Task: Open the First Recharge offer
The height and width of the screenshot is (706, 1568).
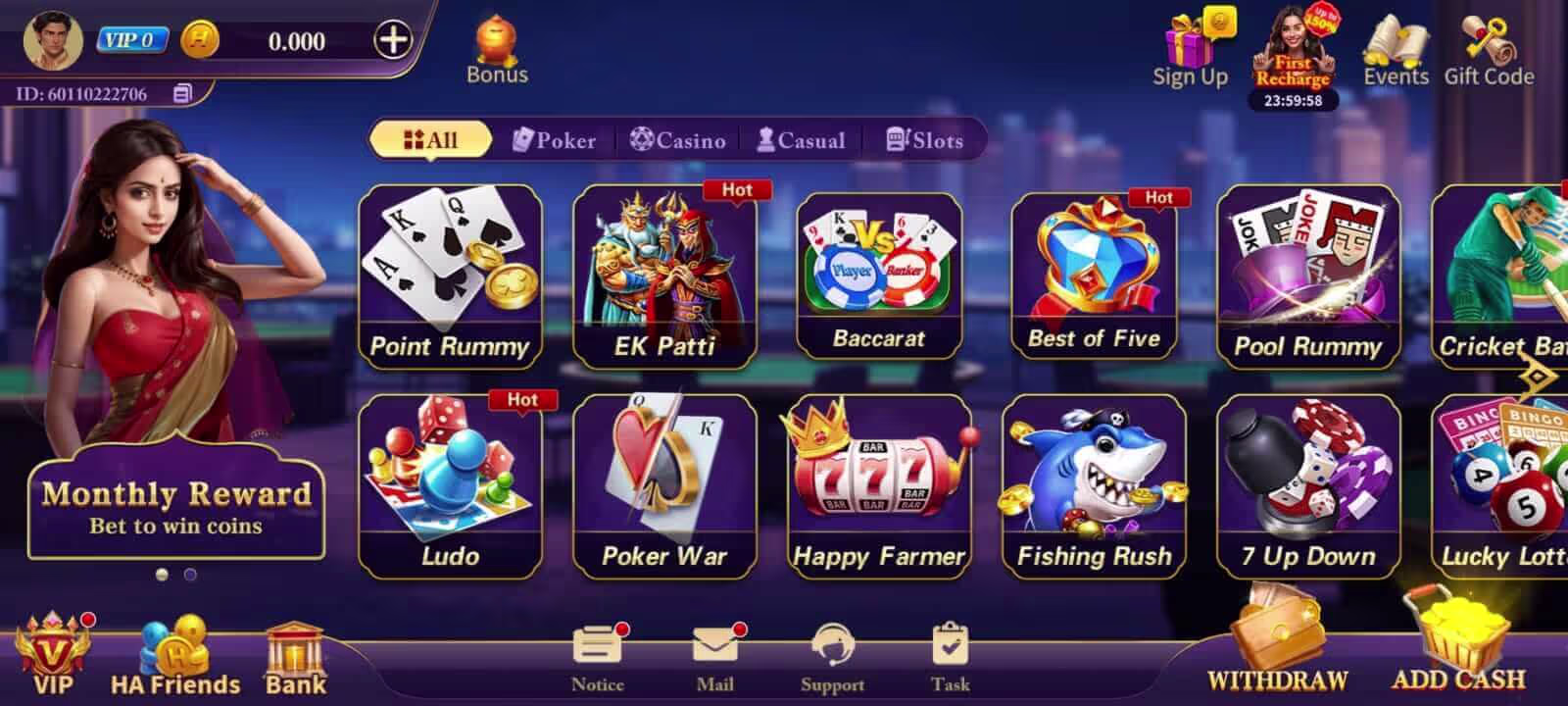Action: coord(1293,49)
